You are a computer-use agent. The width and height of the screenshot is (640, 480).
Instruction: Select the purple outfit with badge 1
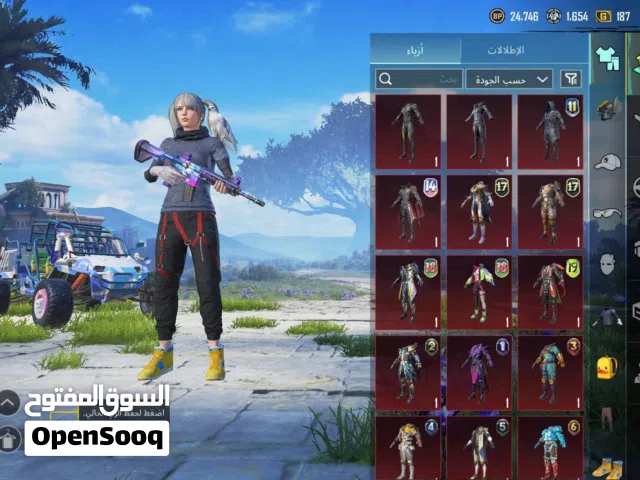click(x=479, y=371)
